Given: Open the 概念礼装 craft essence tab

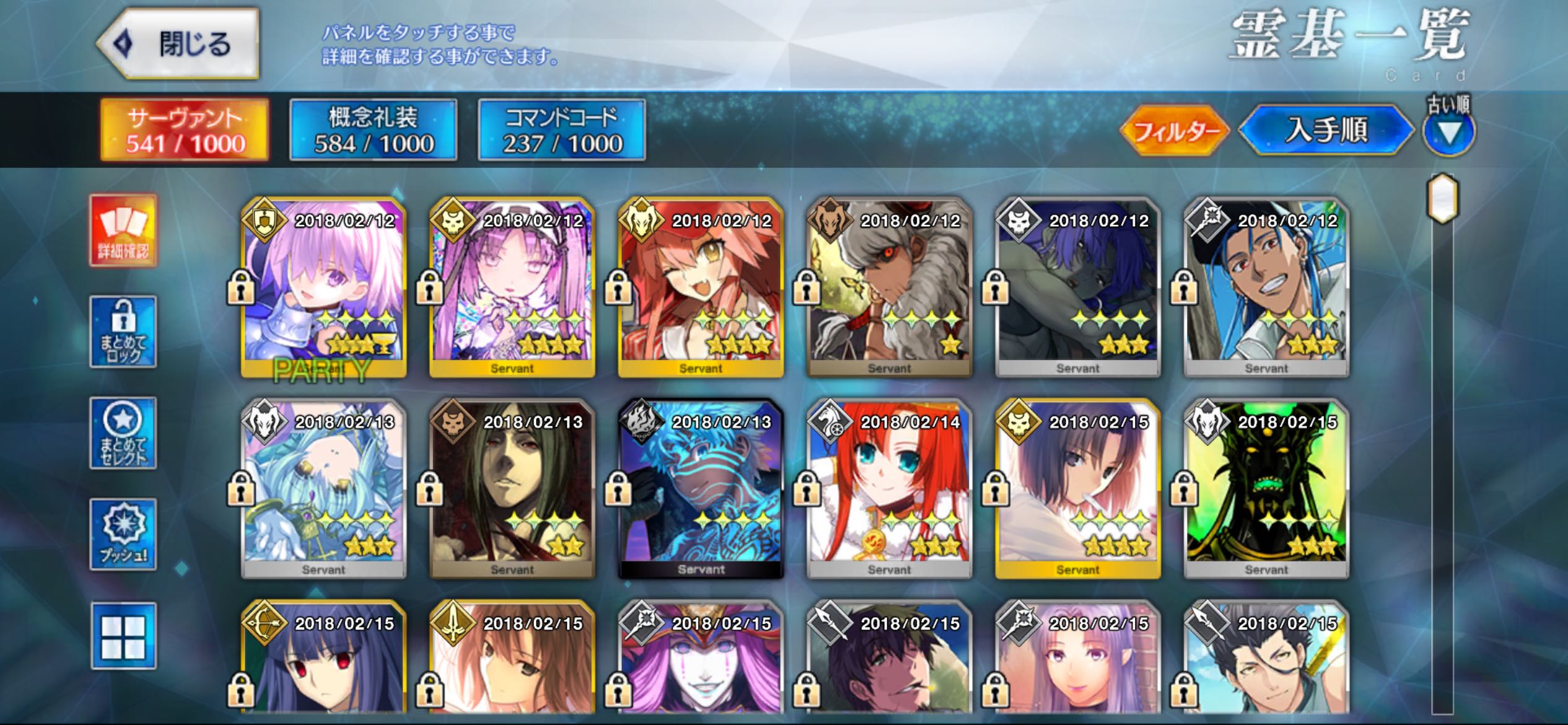Looking at the screenshot, I should pos(373,130).
